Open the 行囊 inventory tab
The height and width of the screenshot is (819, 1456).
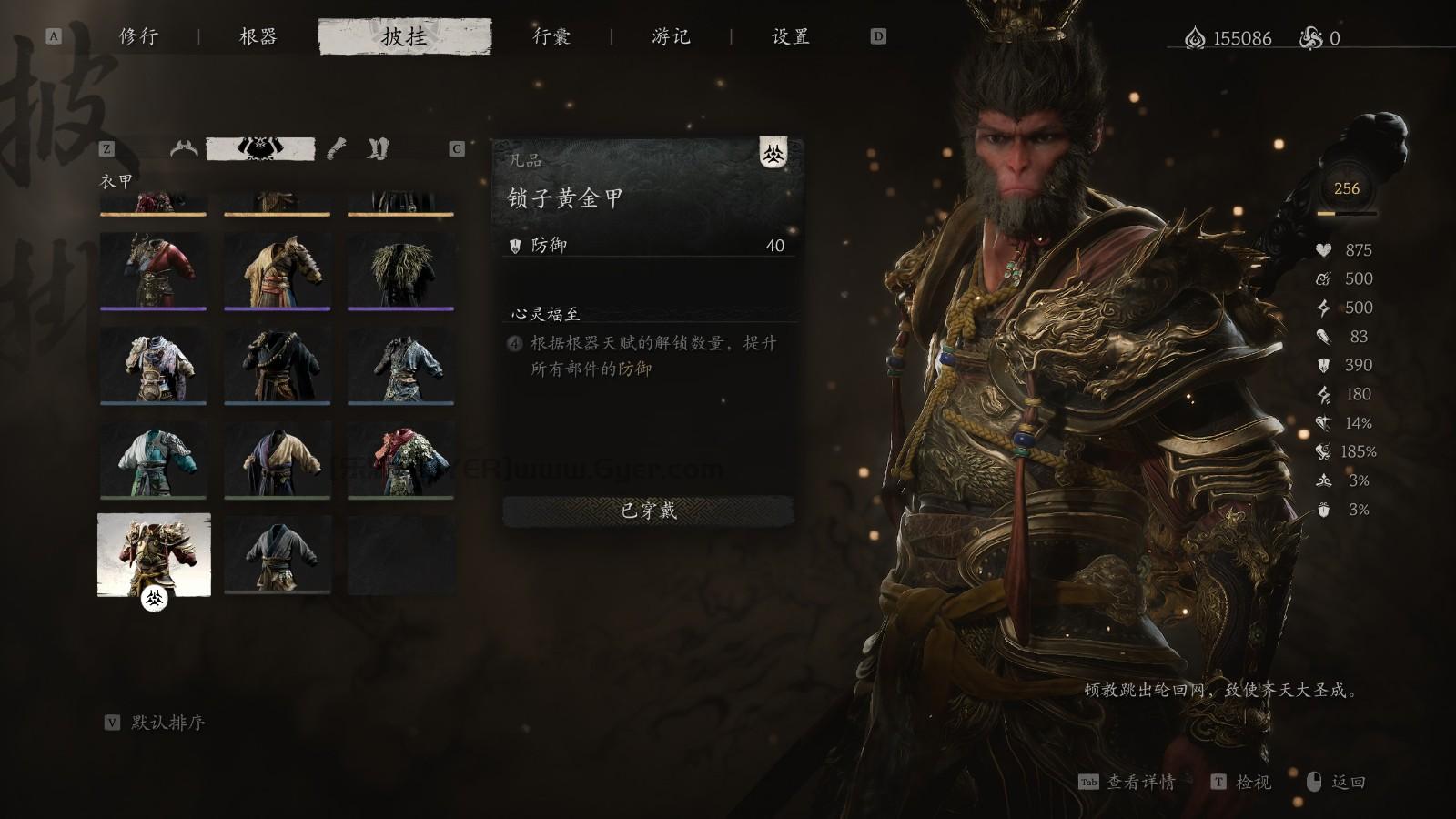(551, 36)
